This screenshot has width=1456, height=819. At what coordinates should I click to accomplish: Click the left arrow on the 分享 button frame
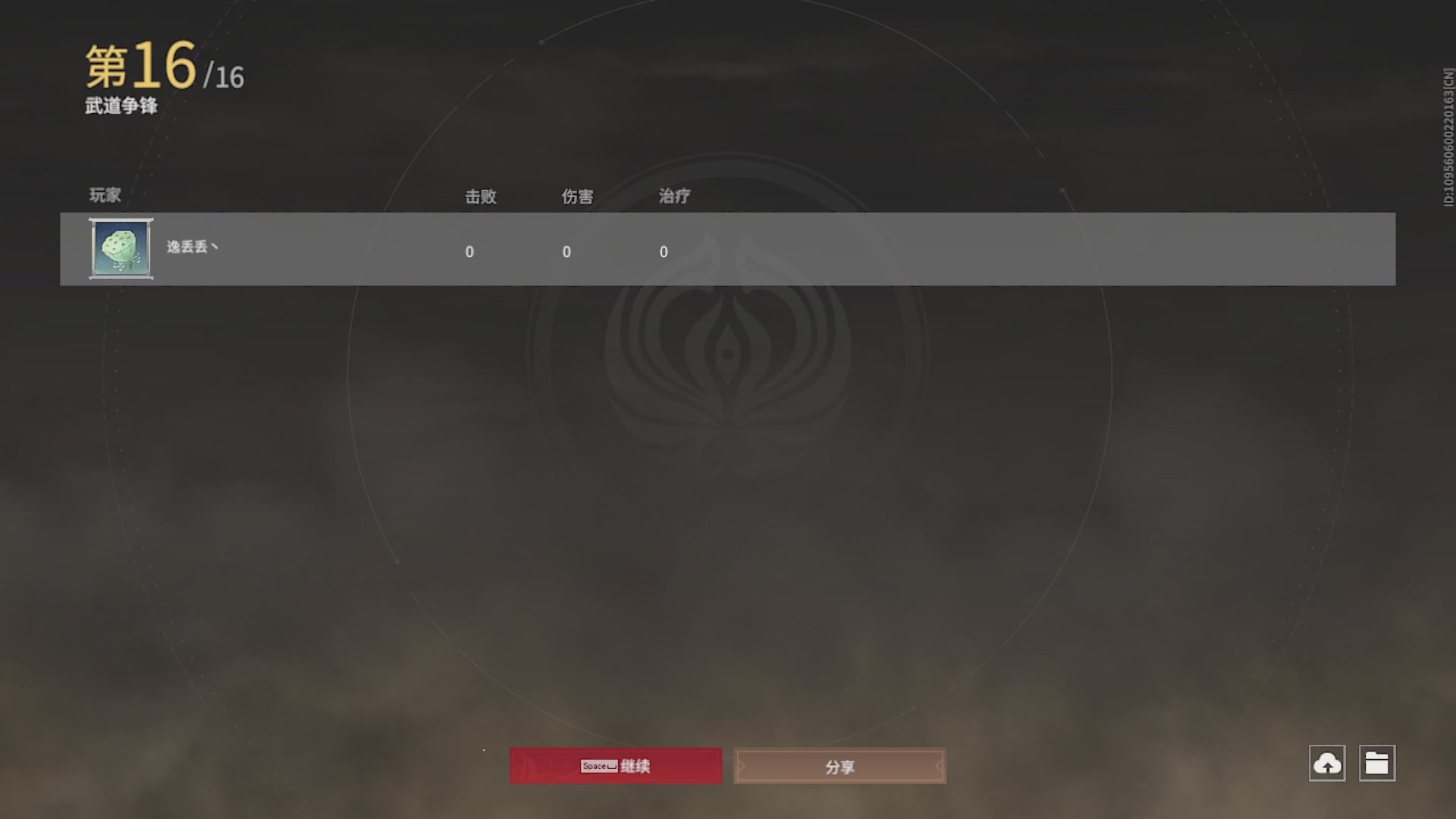[x=742, y=766]
